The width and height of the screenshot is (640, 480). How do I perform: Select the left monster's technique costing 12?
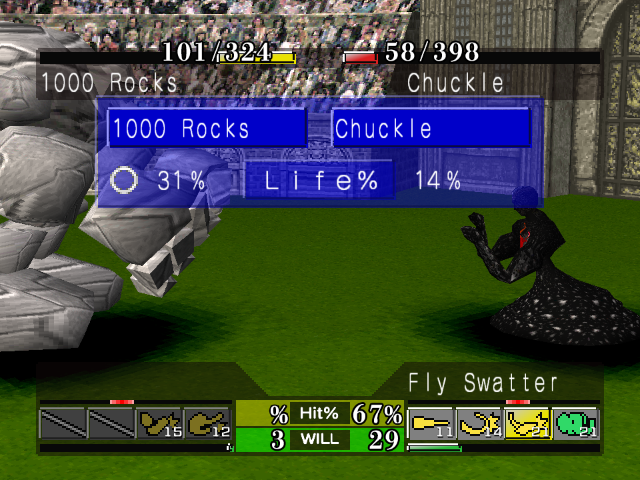click(x=207, y=424)
